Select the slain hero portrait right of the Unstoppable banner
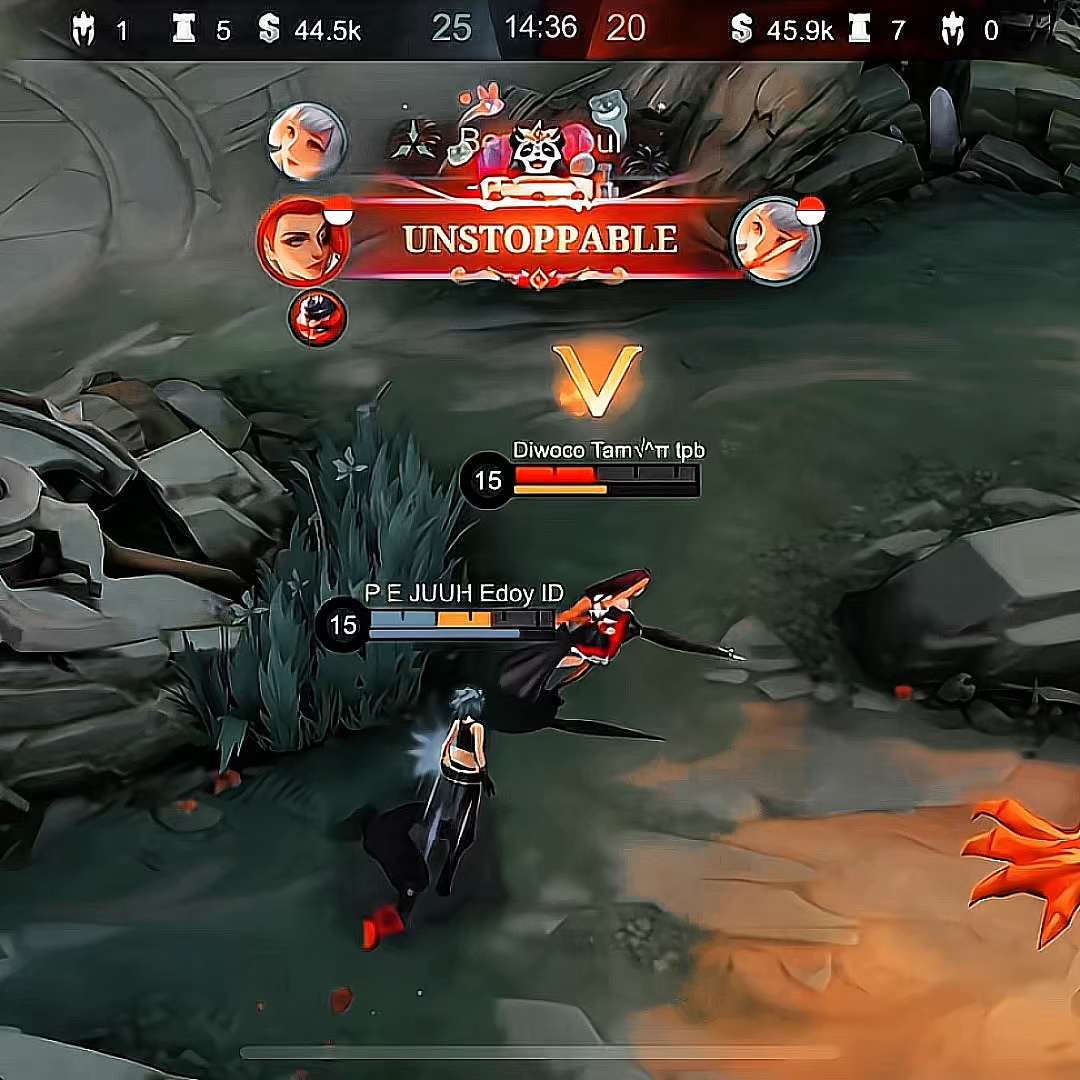 click(775, 241)
